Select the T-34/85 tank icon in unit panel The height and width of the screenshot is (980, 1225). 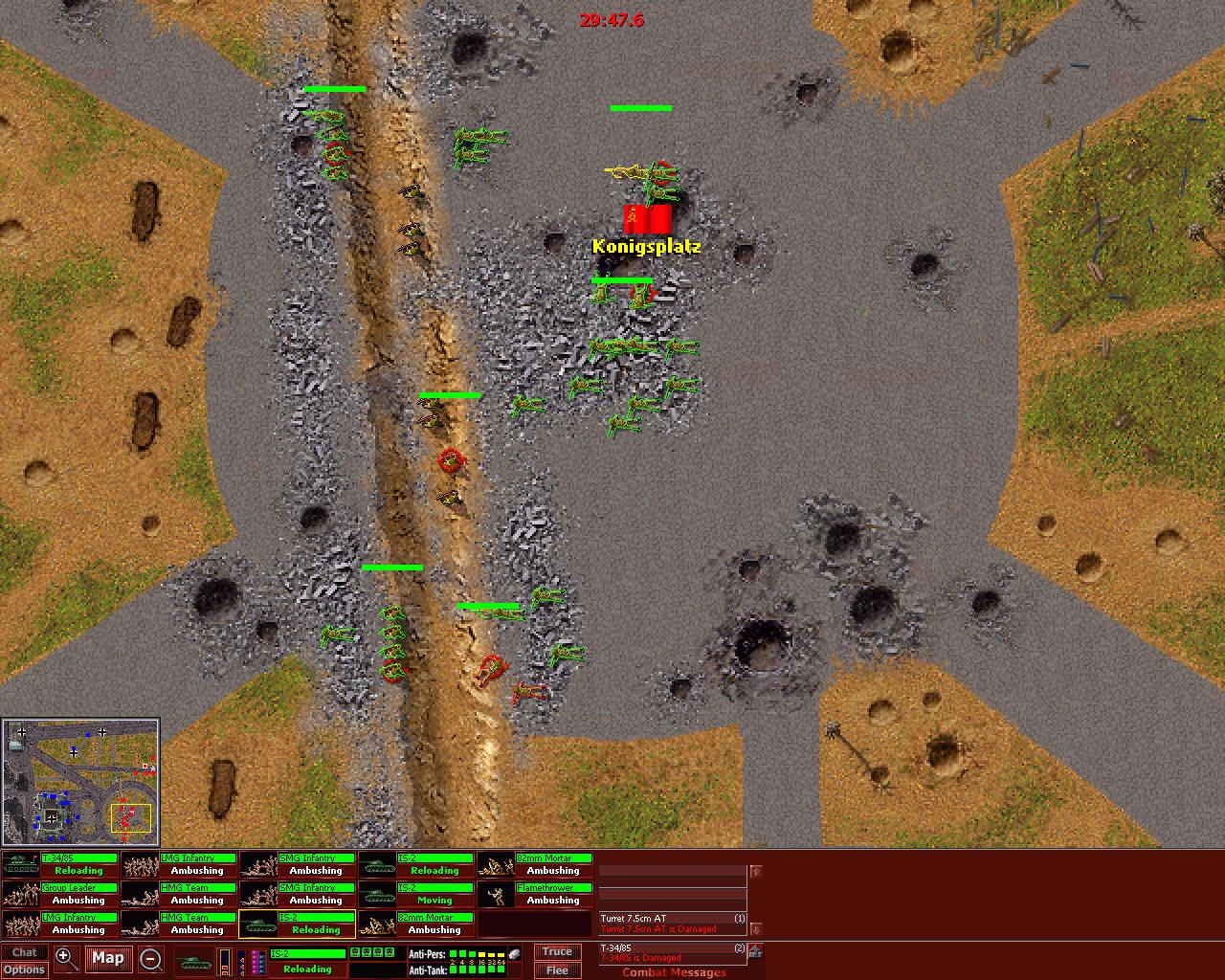19,863
